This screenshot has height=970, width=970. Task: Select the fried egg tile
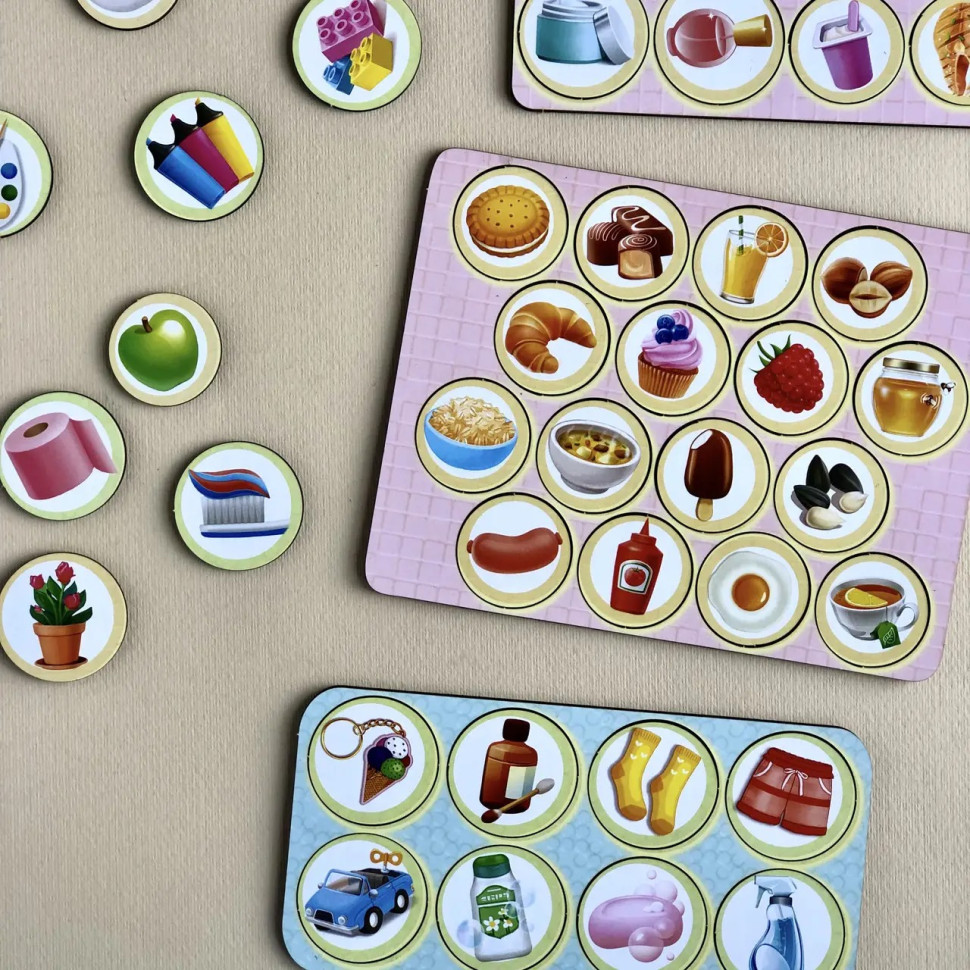tap(752, 589)
